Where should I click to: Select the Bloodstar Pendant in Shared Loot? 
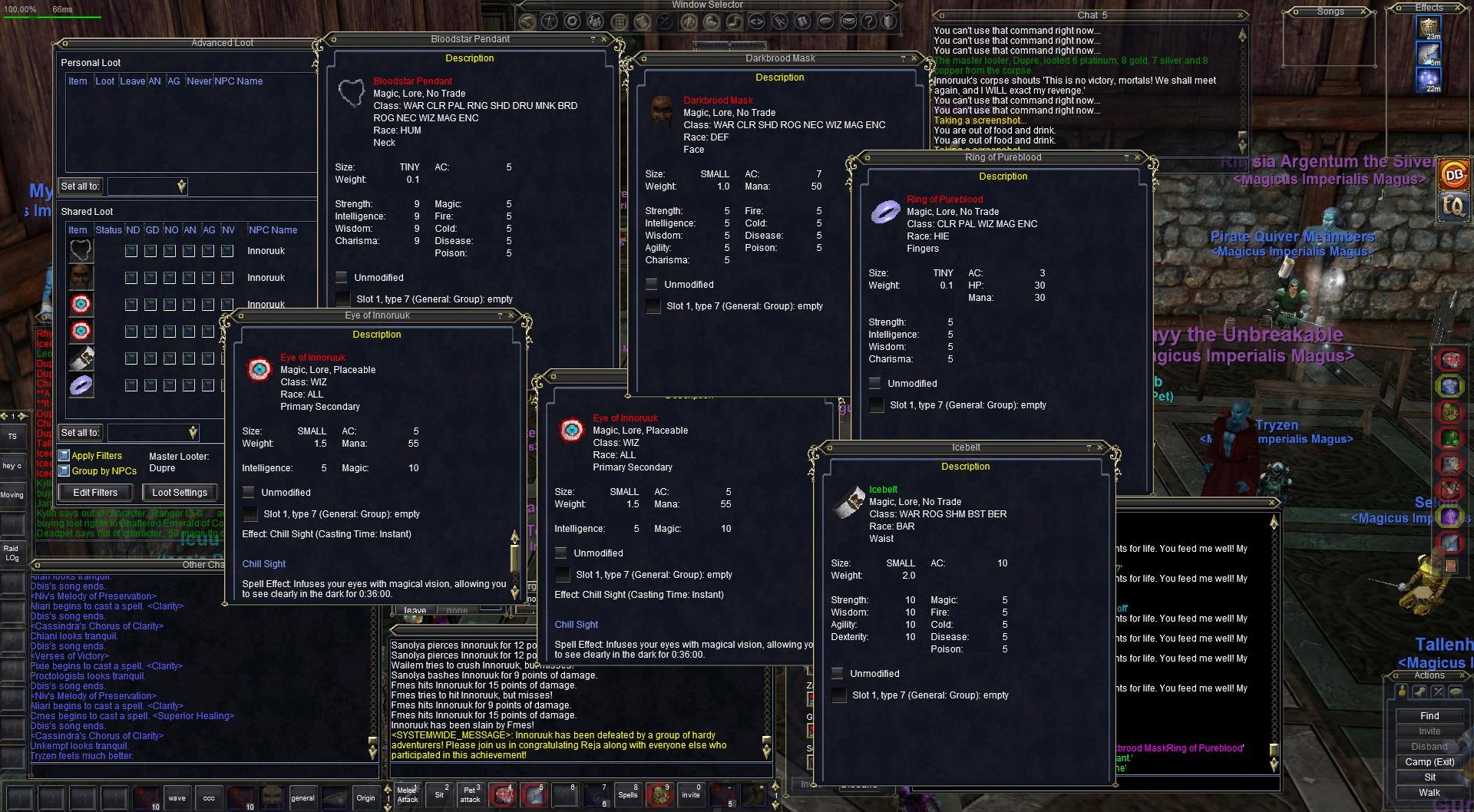[x=81, y=250]
